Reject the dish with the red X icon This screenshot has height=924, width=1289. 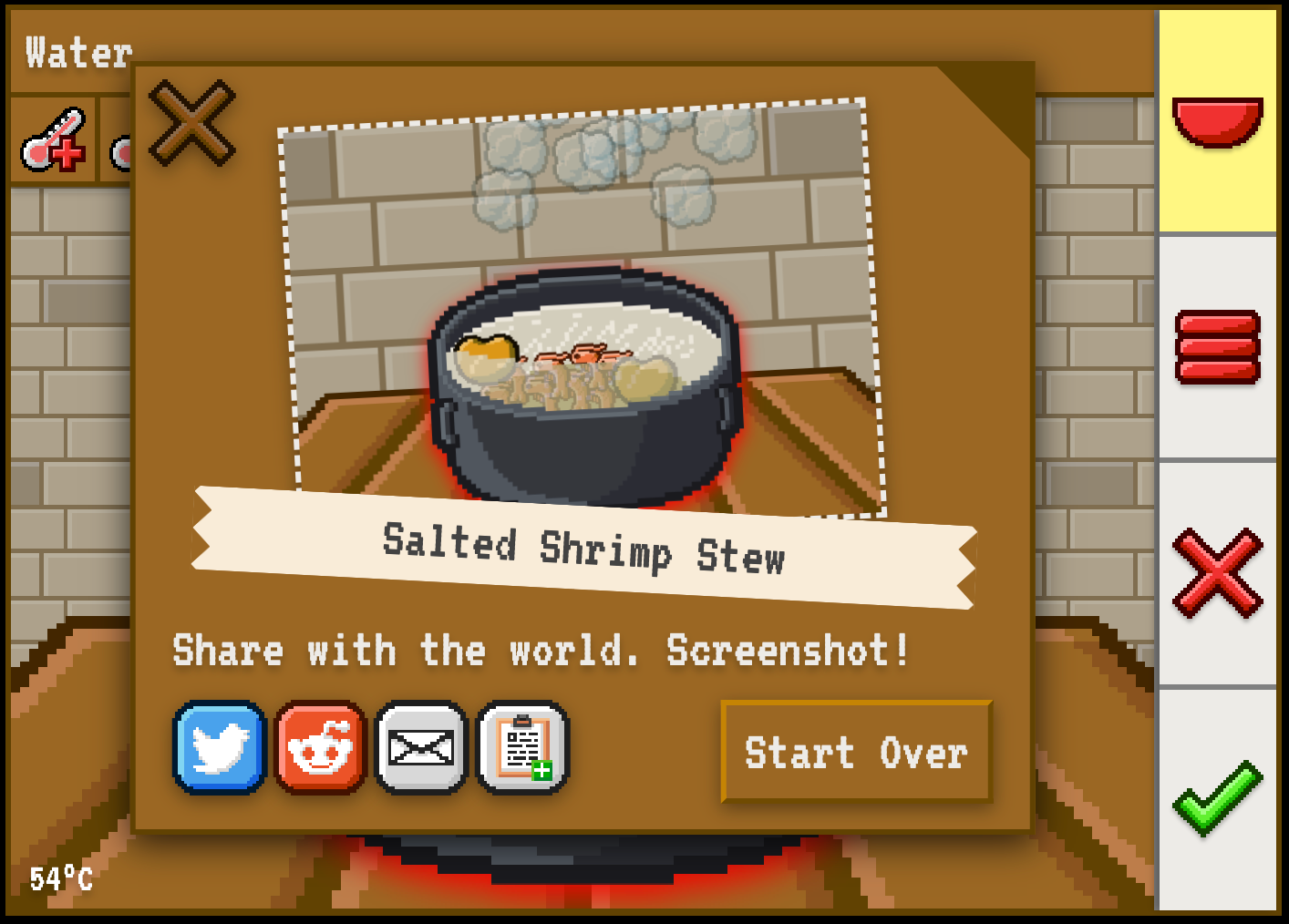coord(1220,572)
